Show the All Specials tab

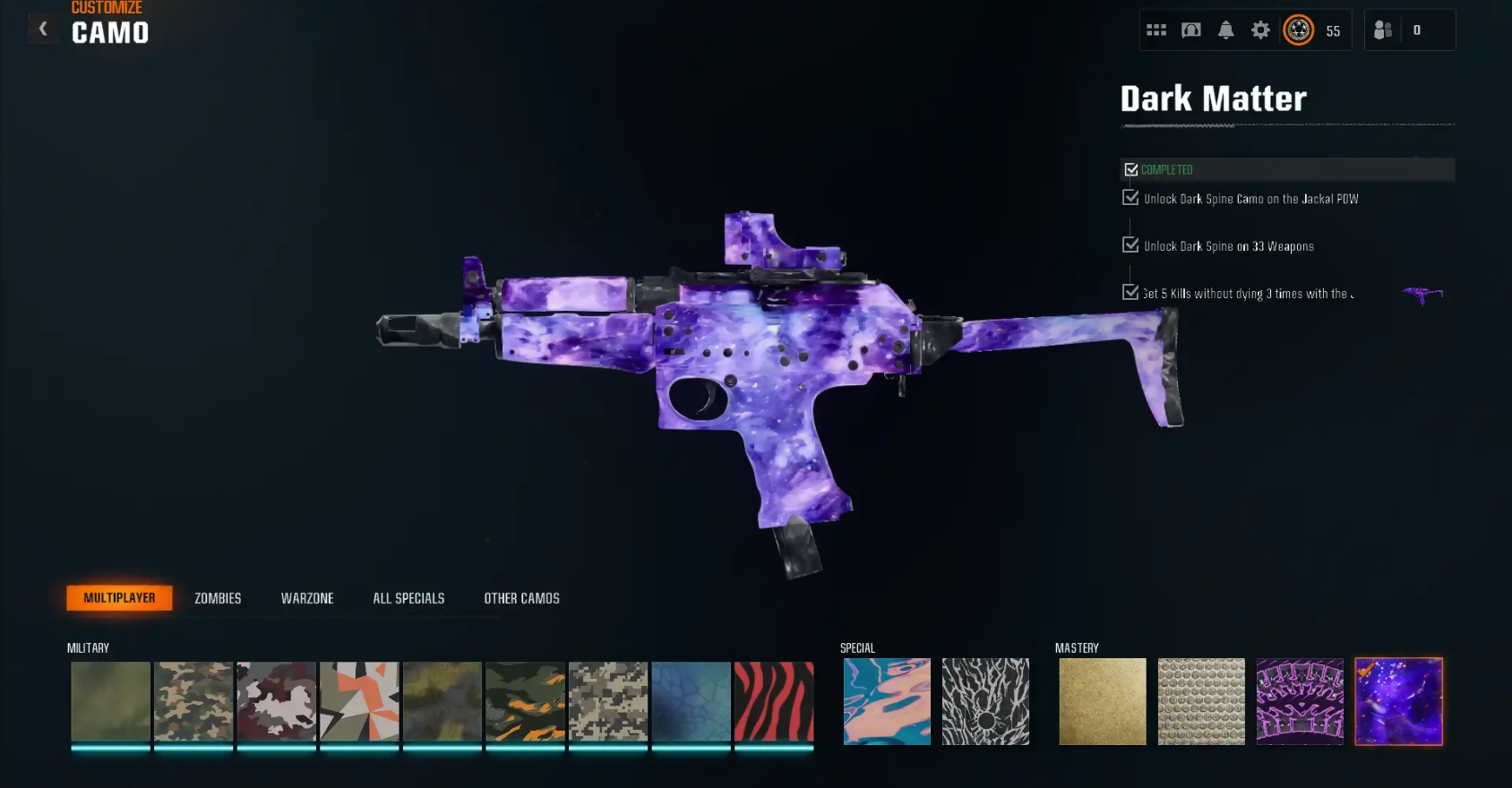point(408,598)
